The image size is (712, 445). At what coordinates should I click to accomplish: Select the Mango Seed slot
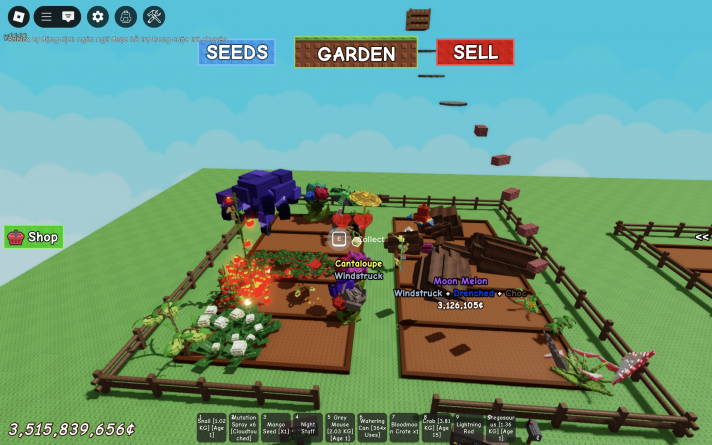[276, 427]
